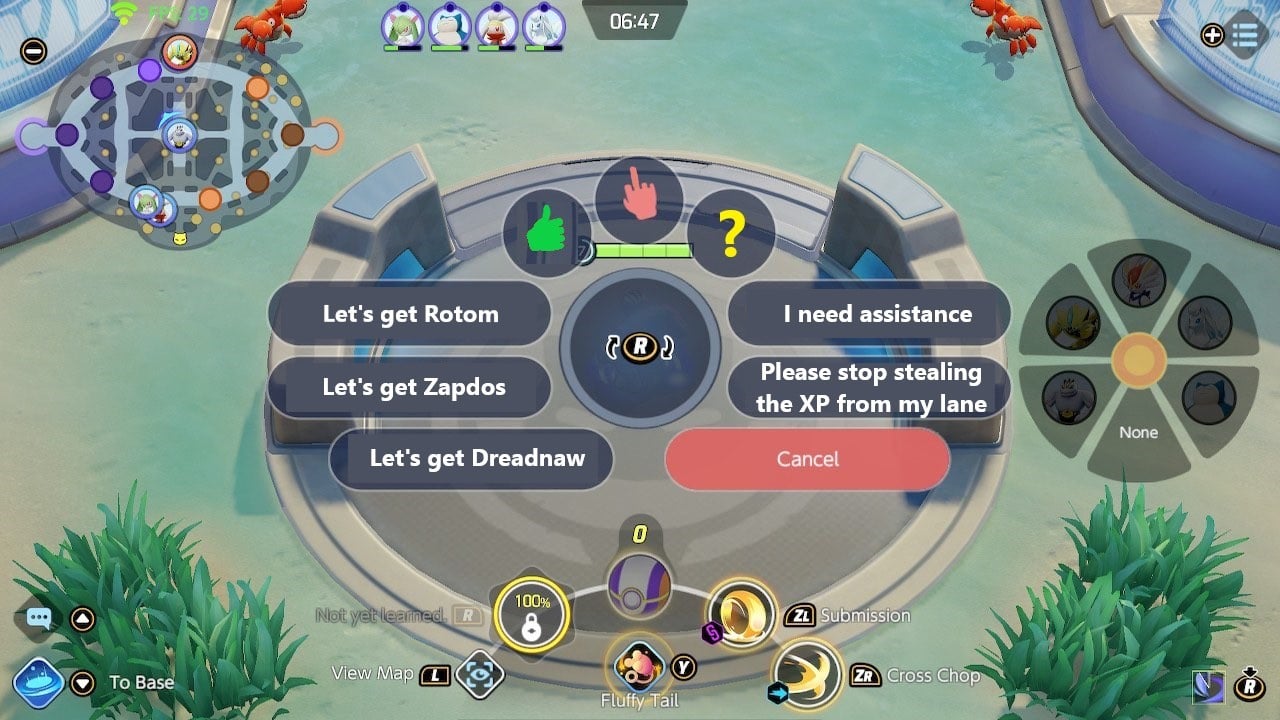Collapse the lower quick-chat arrow
Viewport: 1280px width, 720px height.
pos(82,683)
